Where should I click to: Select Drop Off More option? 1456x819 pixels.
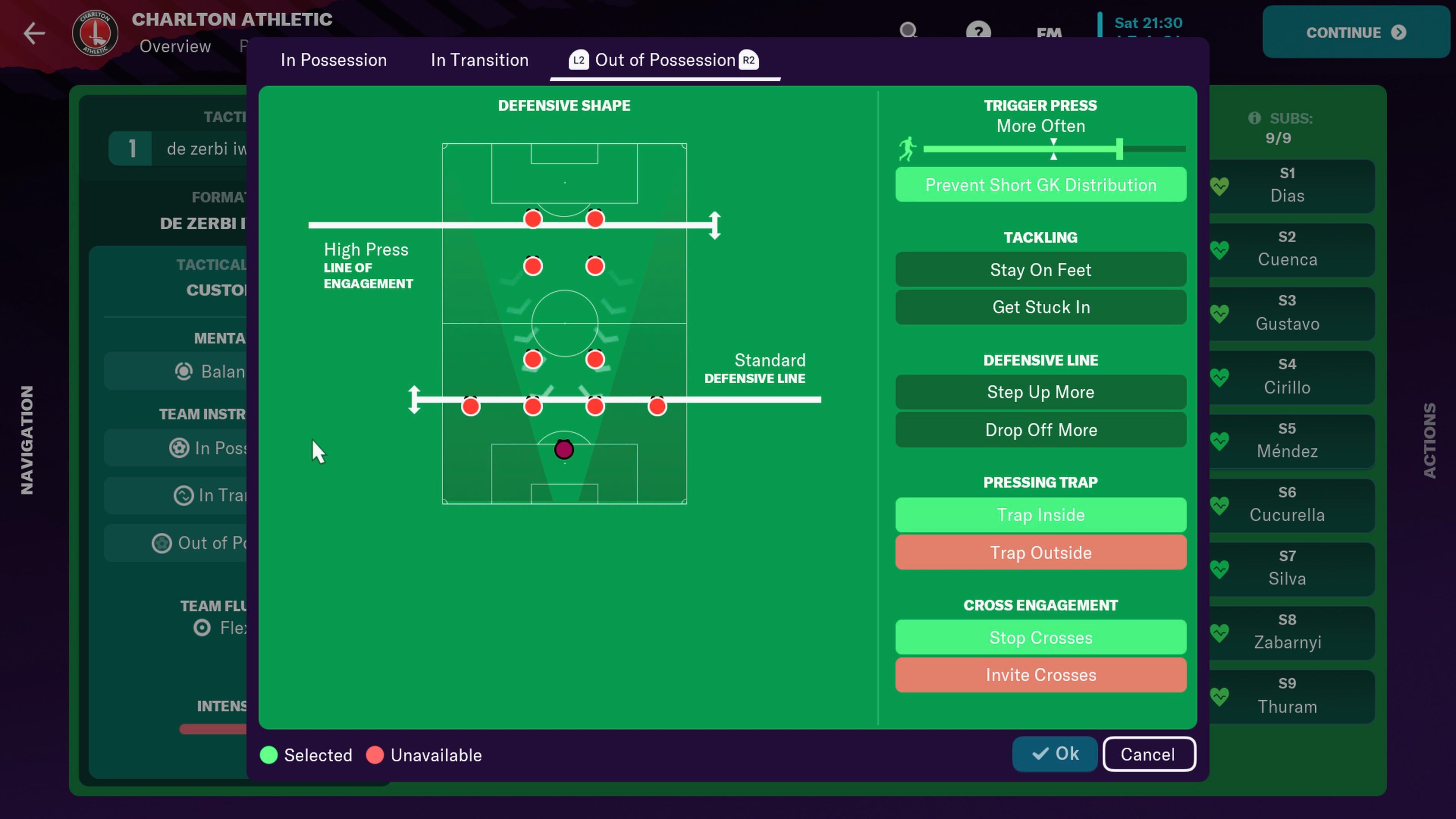coord(1040,430)
